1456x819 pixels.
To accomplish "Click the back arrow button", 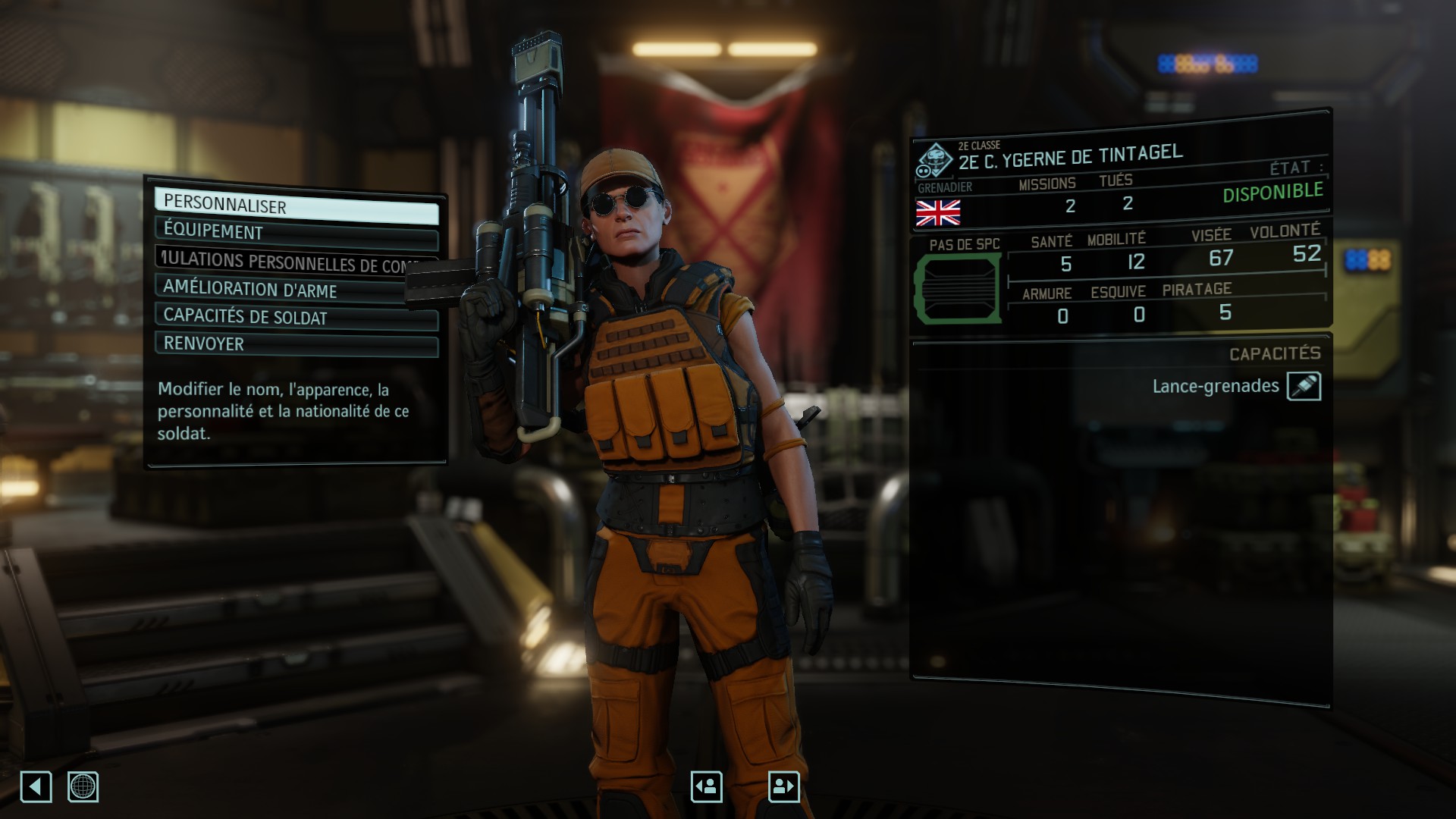I will tap(36, 786).
